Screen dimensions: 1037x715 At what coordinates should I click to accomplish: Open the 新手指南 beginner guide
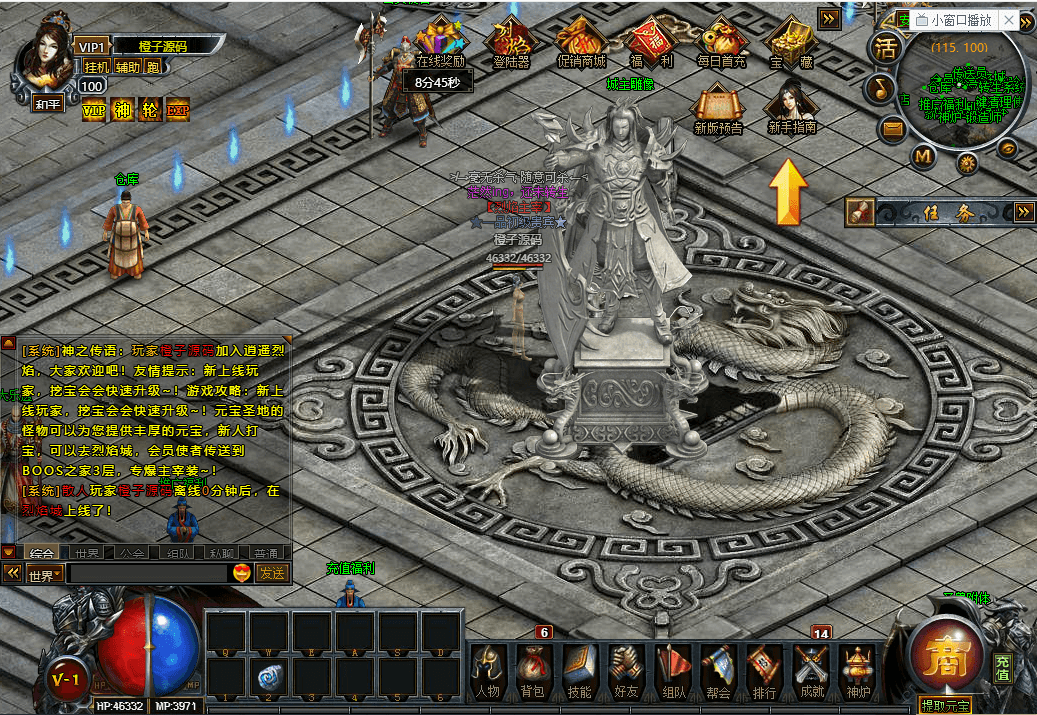pos(791,107)
